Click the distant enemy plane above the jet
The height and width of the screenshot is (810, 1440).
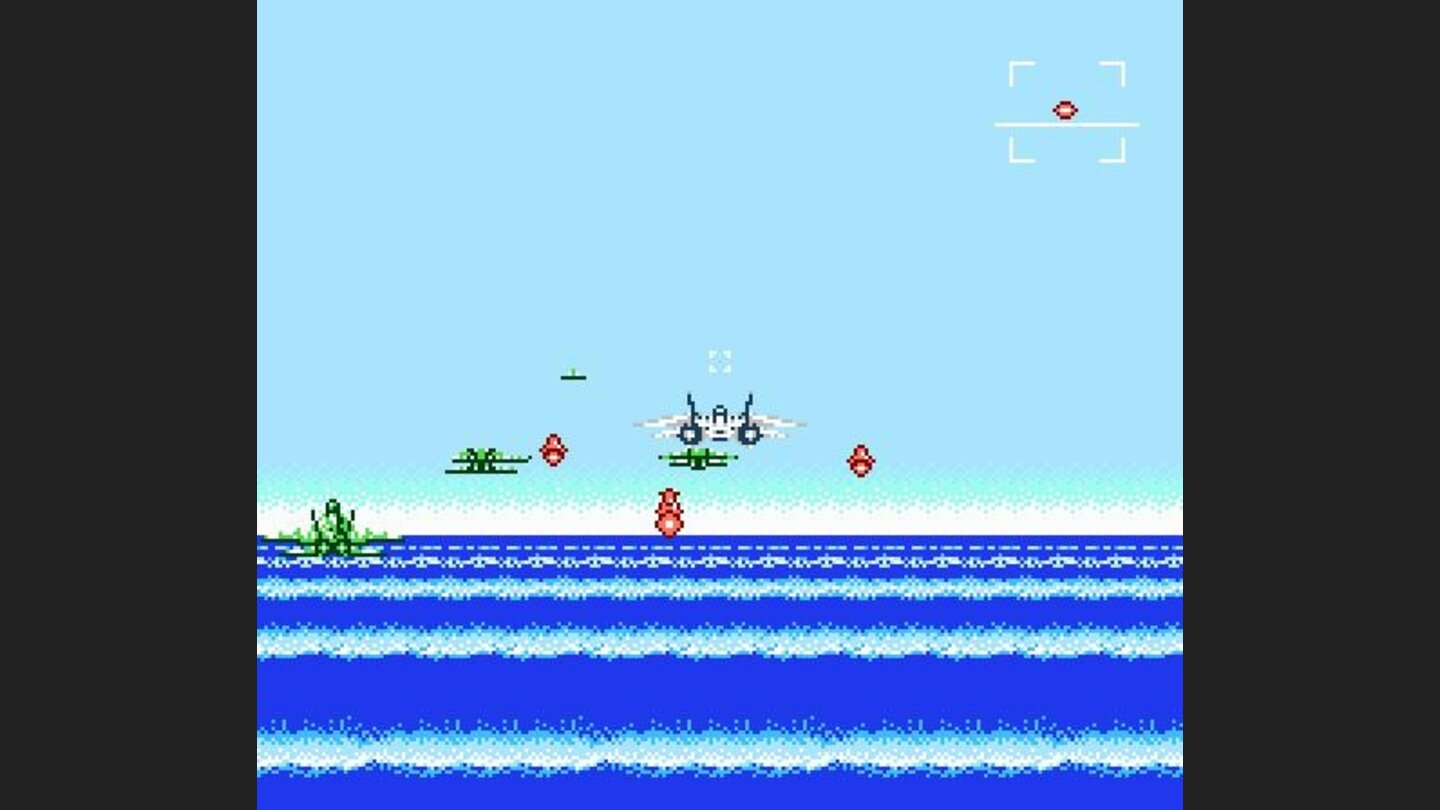tap(572, 376)
